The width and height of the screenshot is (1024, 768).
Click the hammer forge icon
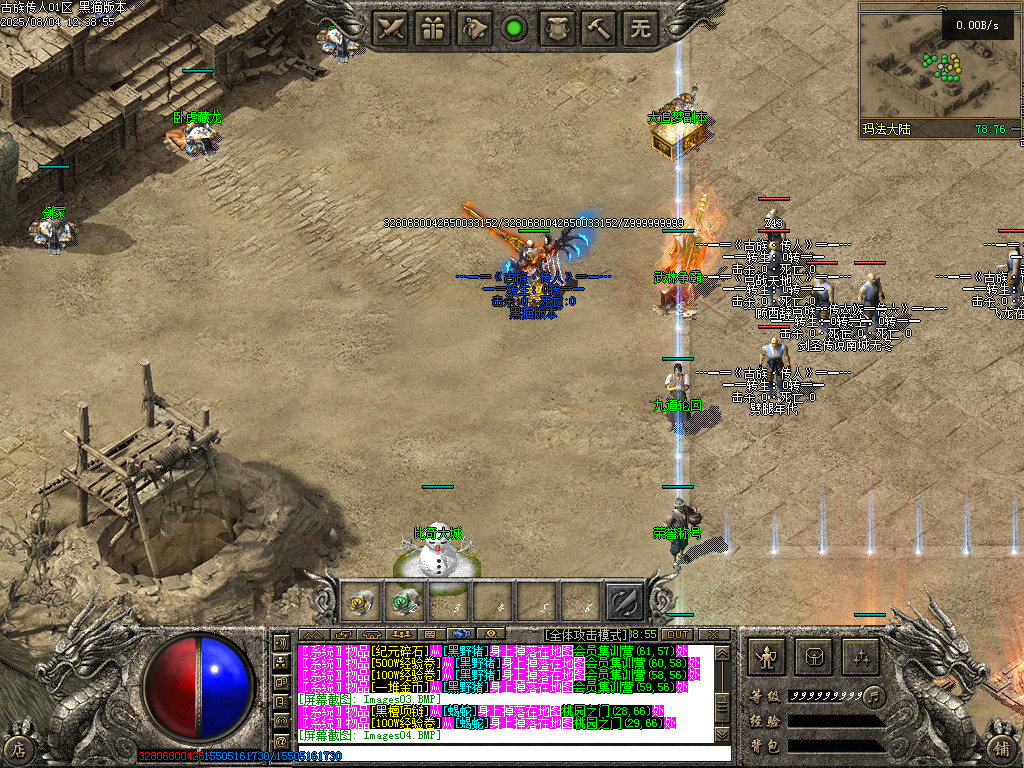tap(598, 28)
